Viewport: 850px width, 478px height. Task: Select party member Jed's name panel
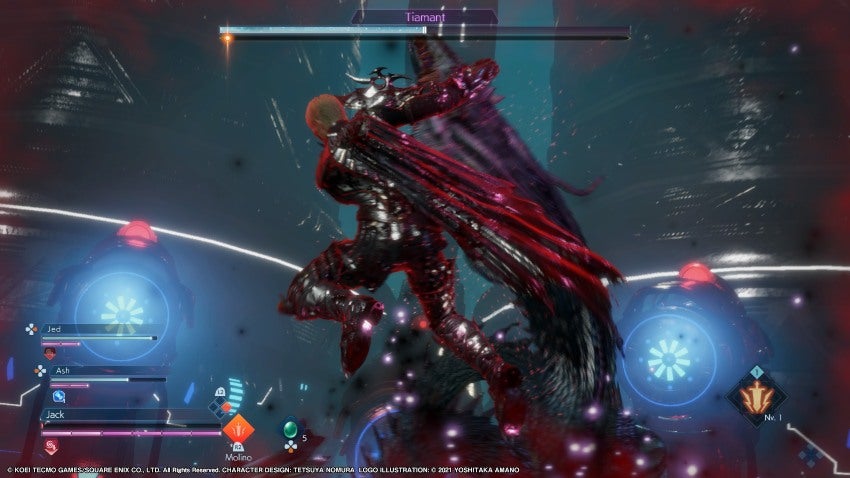[97, 328]
